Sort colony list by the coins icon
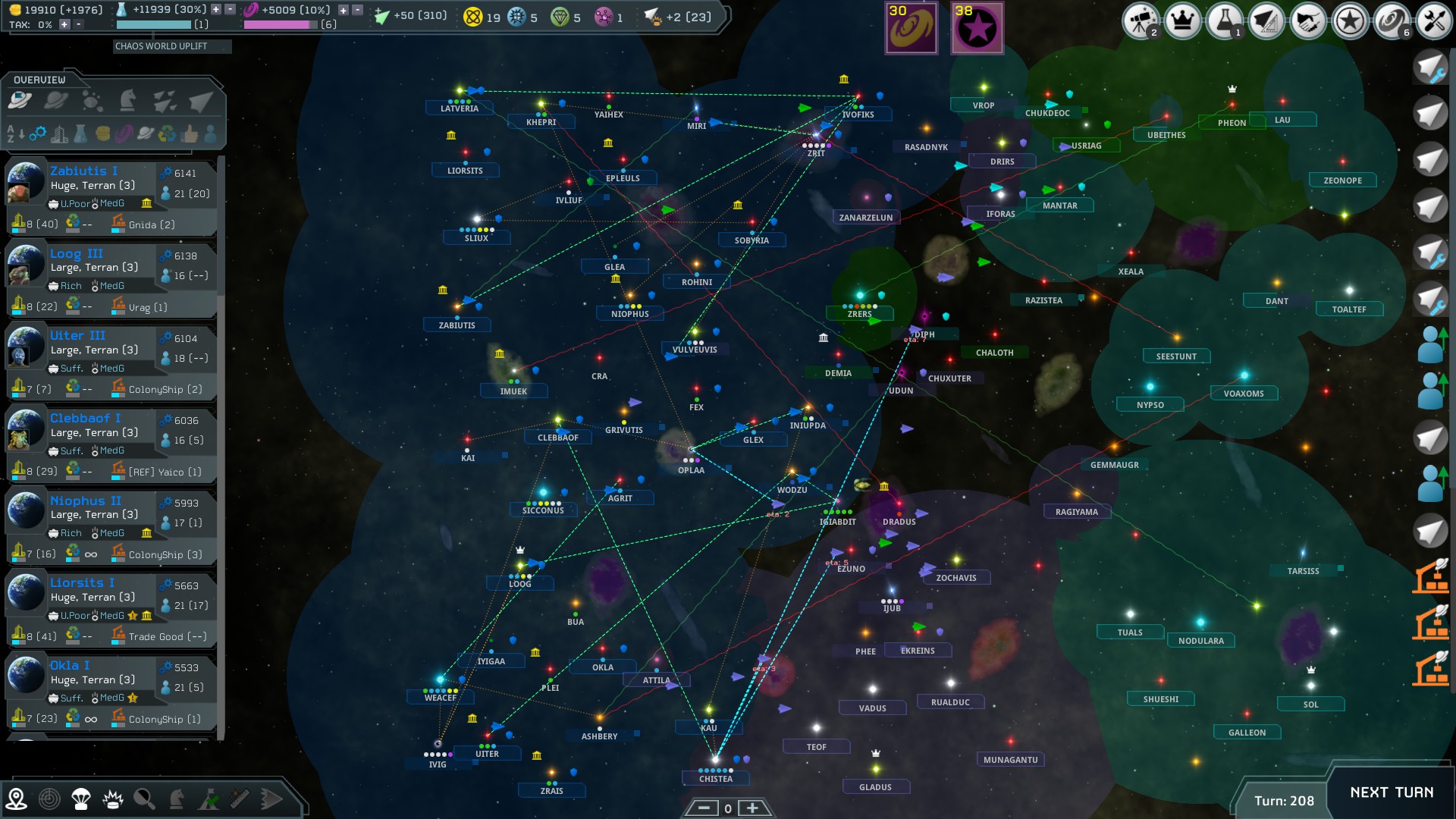The width and height of the screenshot is (1456, 819). tap(102, 135)
